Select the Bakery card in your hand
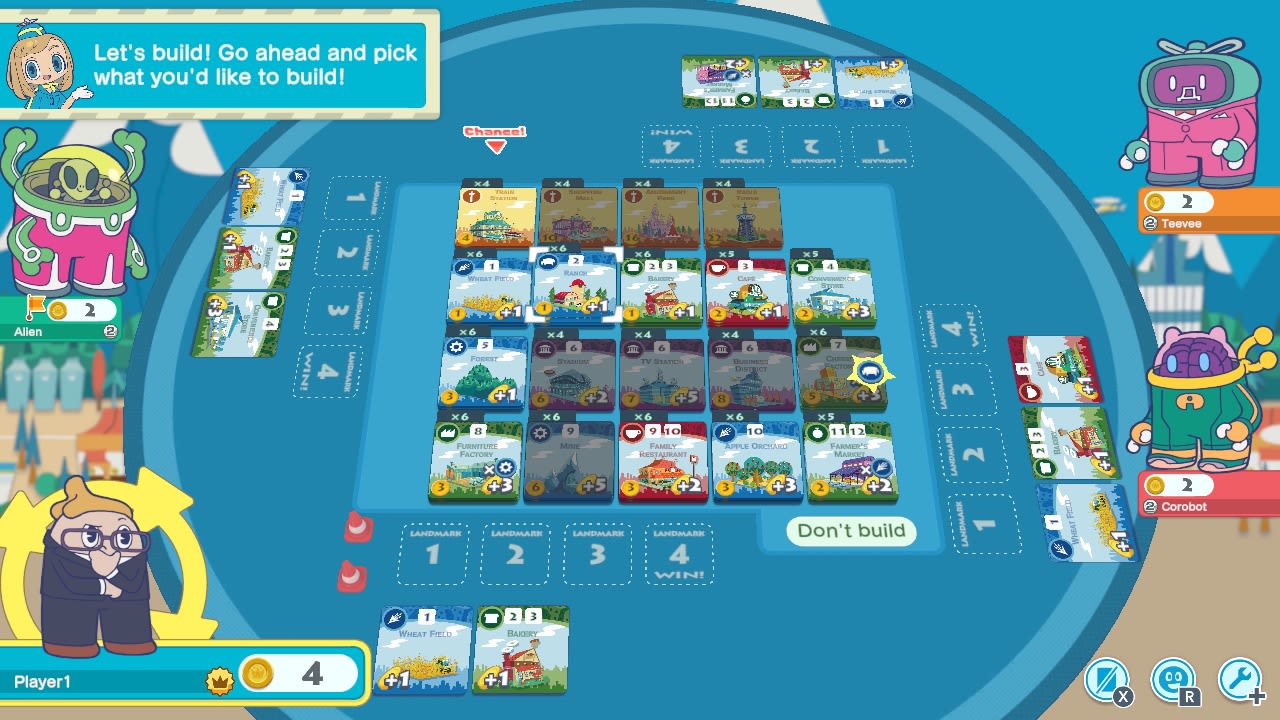Image resolution: width=1280 pixels, height=720 pixels. [x=520, y=650]
